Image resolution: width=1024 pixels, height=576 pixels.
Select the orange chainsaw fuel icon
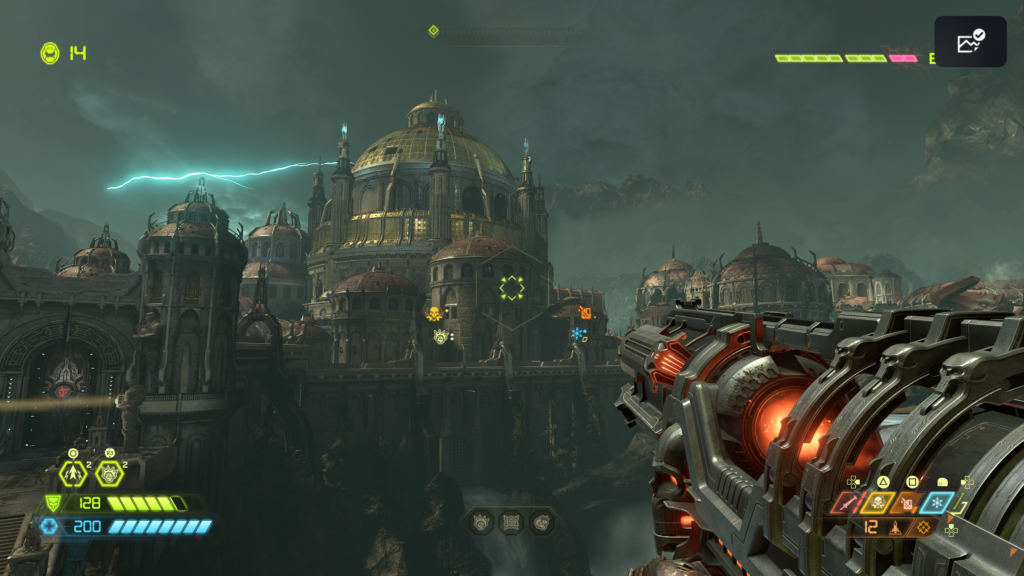(x=908, y=503)
